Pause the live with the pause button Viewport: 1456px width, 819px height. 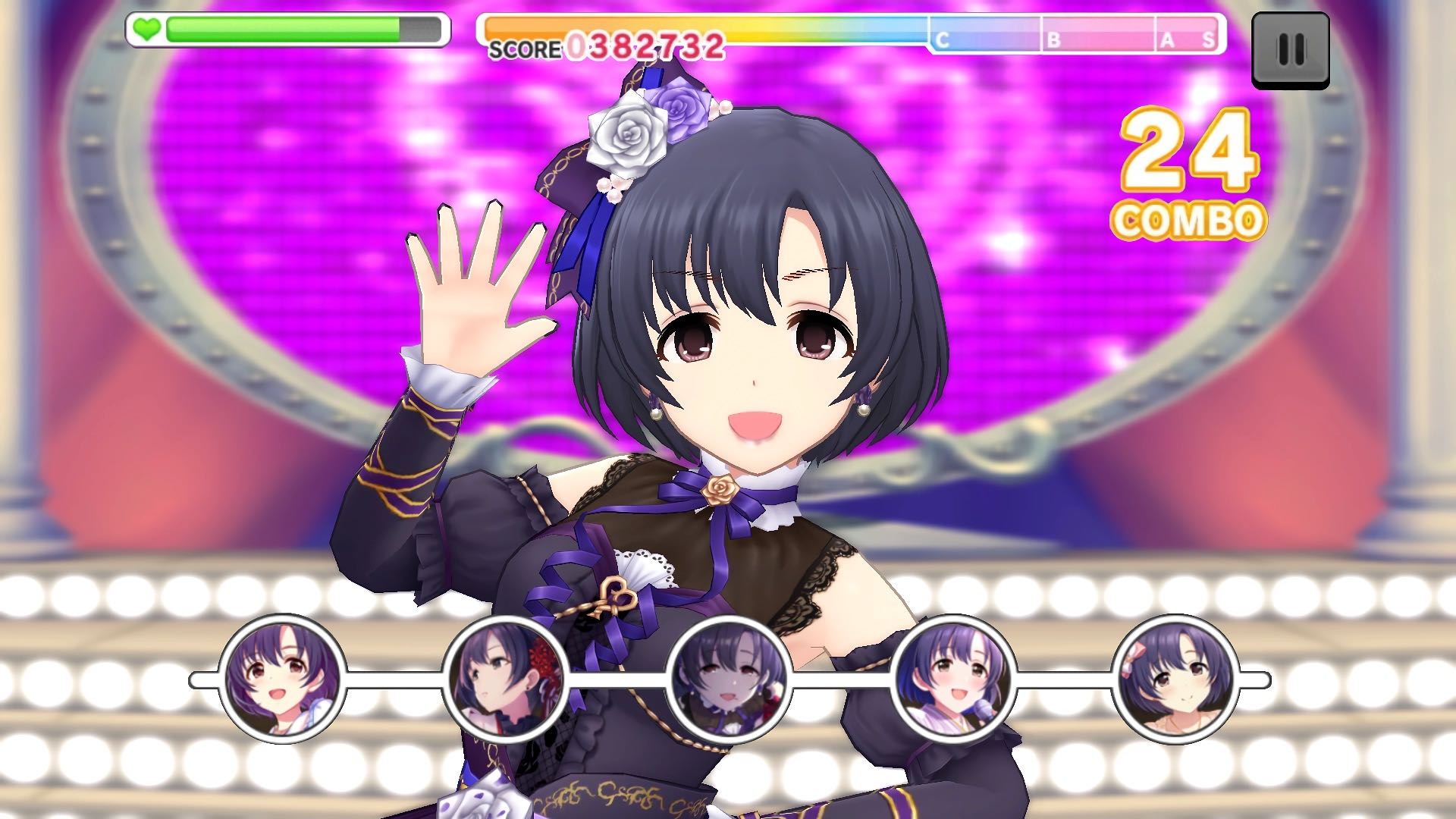pos(1290,49)
